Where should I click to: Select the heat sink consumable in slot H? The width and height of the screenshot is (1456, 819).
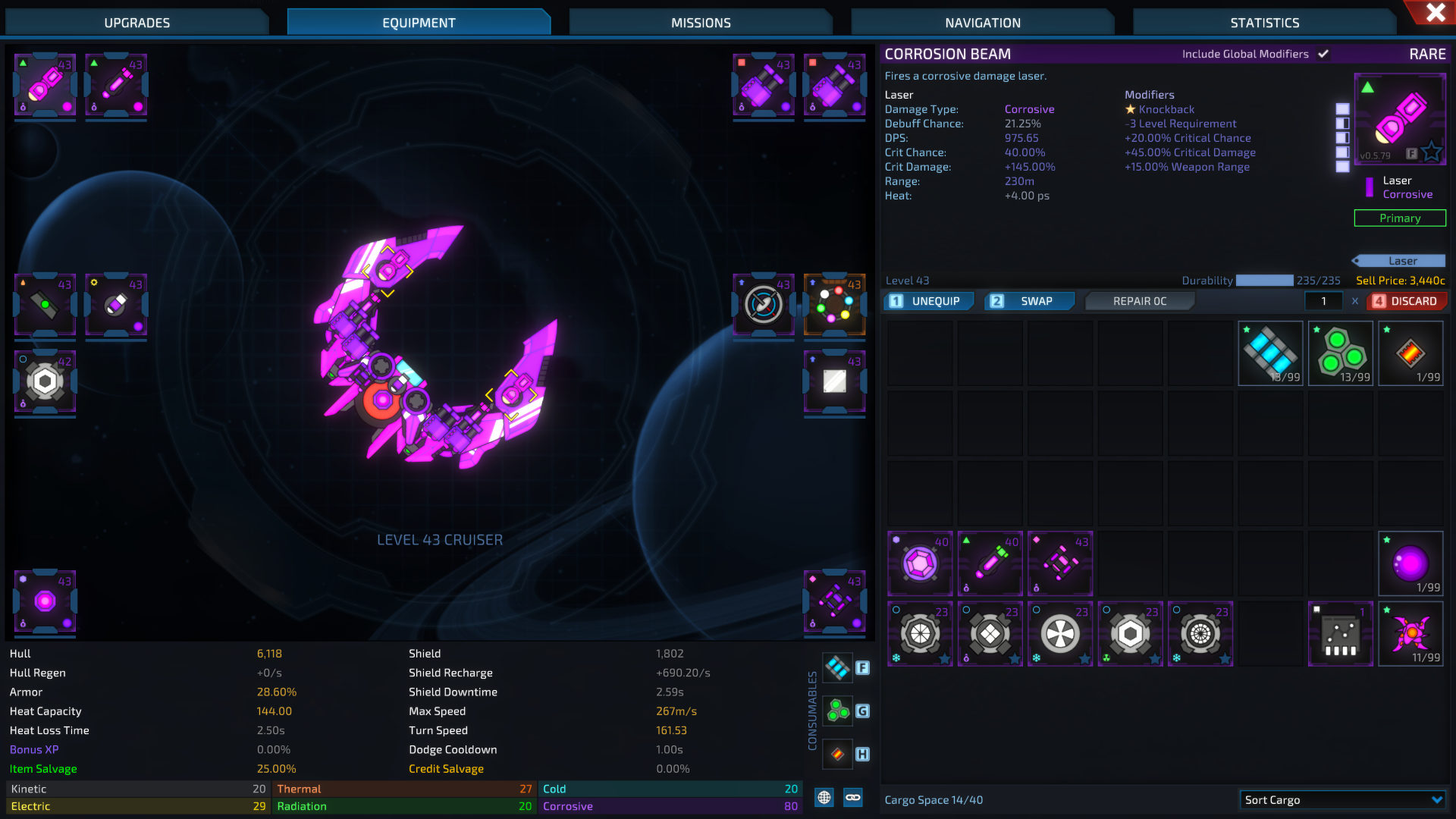(x=837, y=754)
